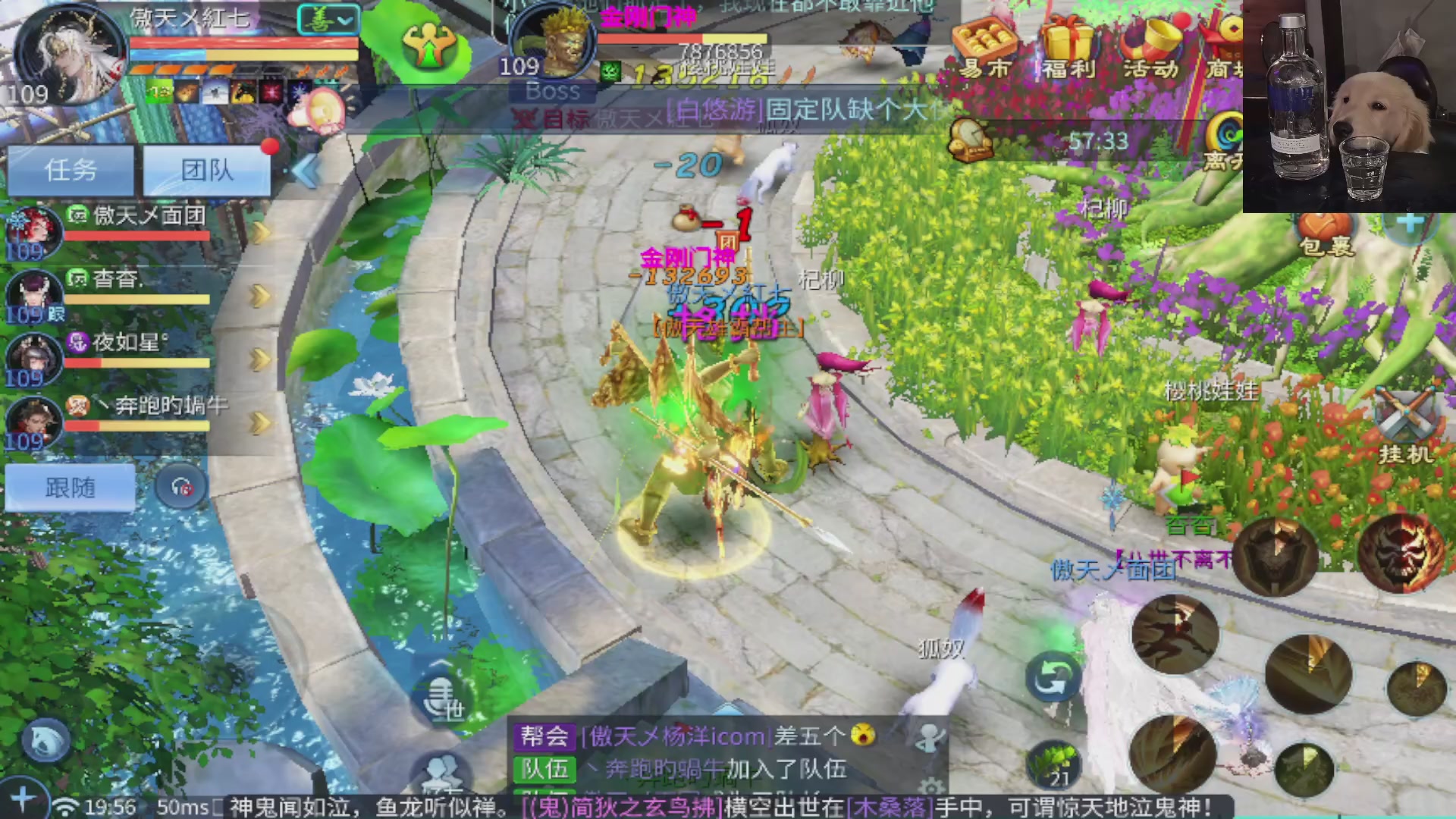The width and height of the screenshot is (1456, 819).
Task: Toggle the 跟 follow indicator on 杳杳
Action: coord(55,315)
